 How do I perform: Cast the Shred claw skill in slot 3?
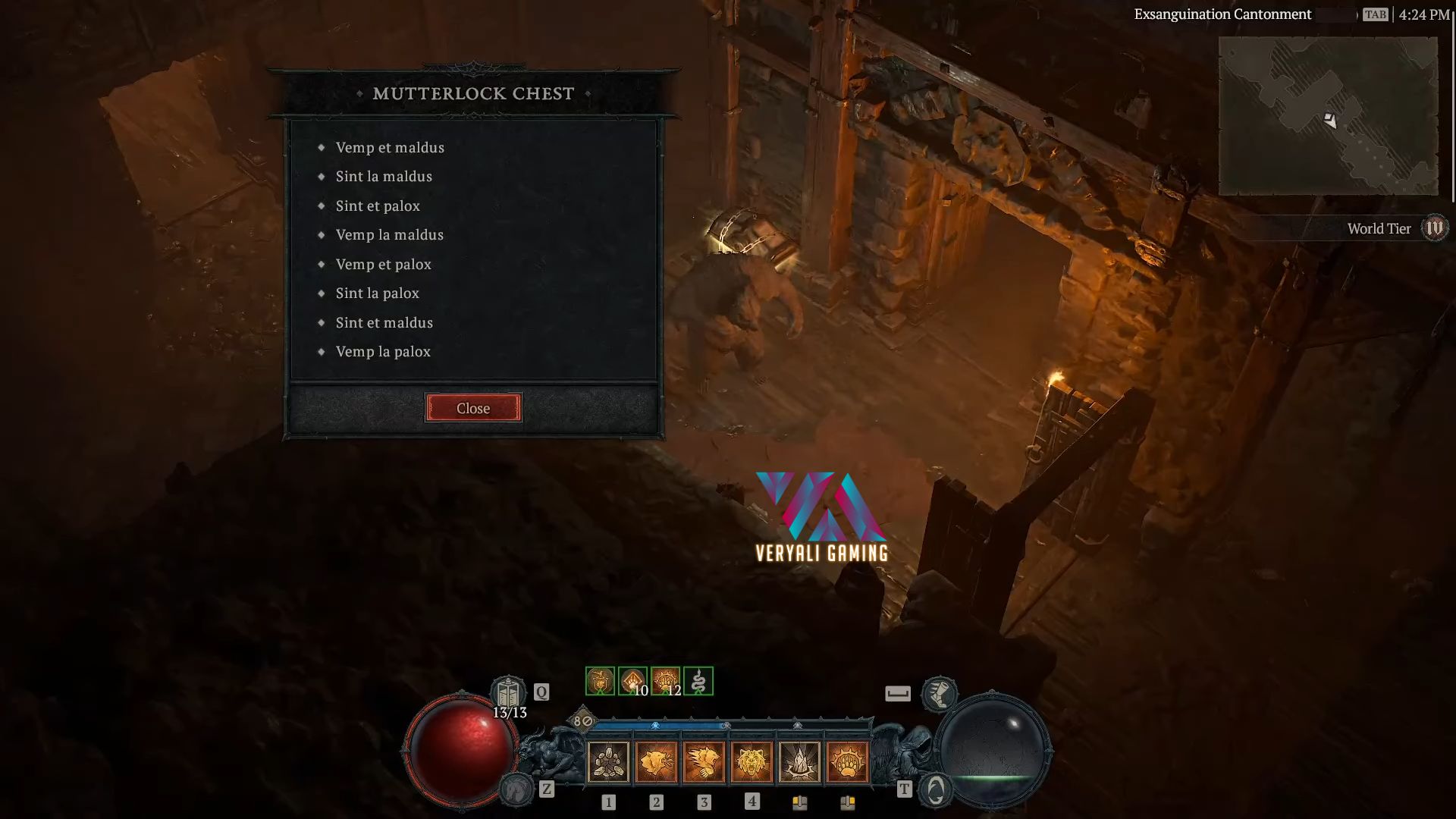[704, 764]
